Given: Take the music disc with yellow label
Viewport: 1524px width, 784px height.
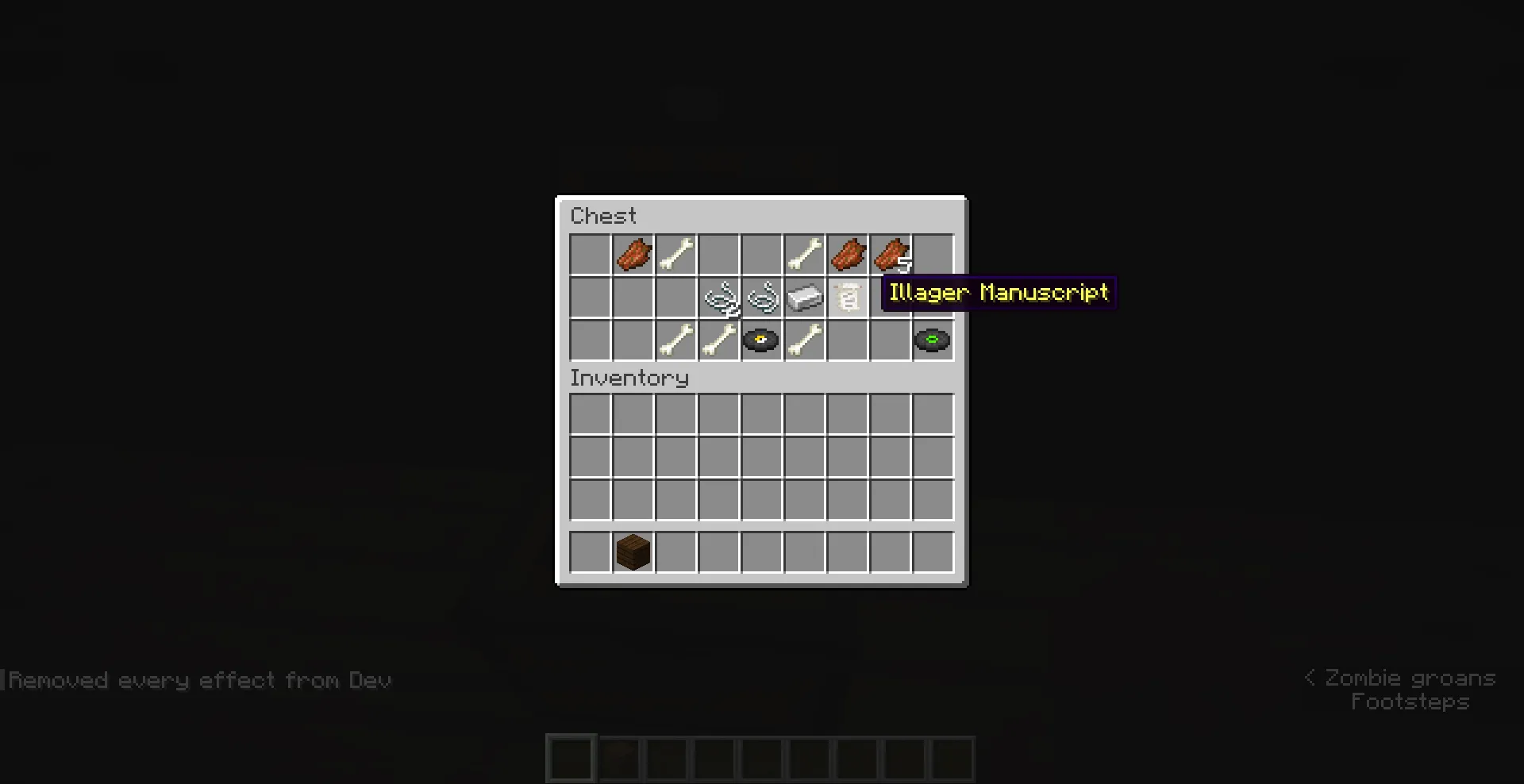Looking at the screenshot, I should click(761, 340).
